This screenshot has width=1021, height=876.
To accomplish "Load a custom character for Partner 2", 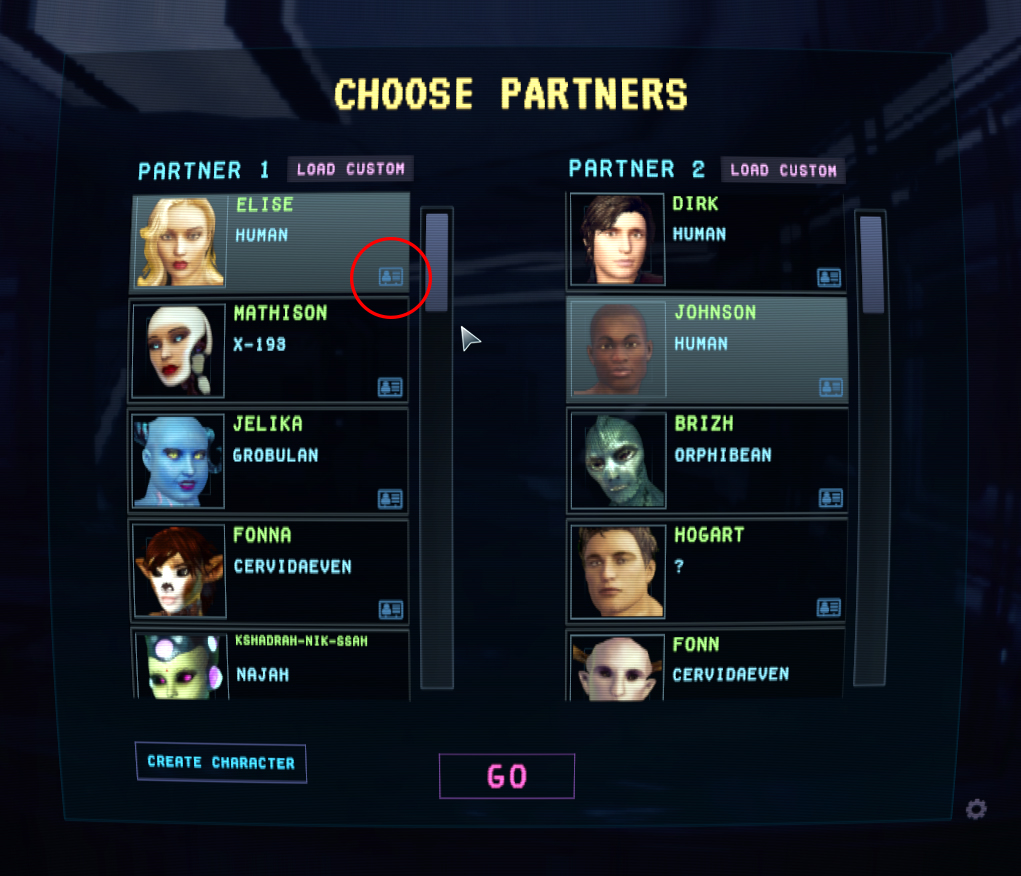I will tap(783, 170).
